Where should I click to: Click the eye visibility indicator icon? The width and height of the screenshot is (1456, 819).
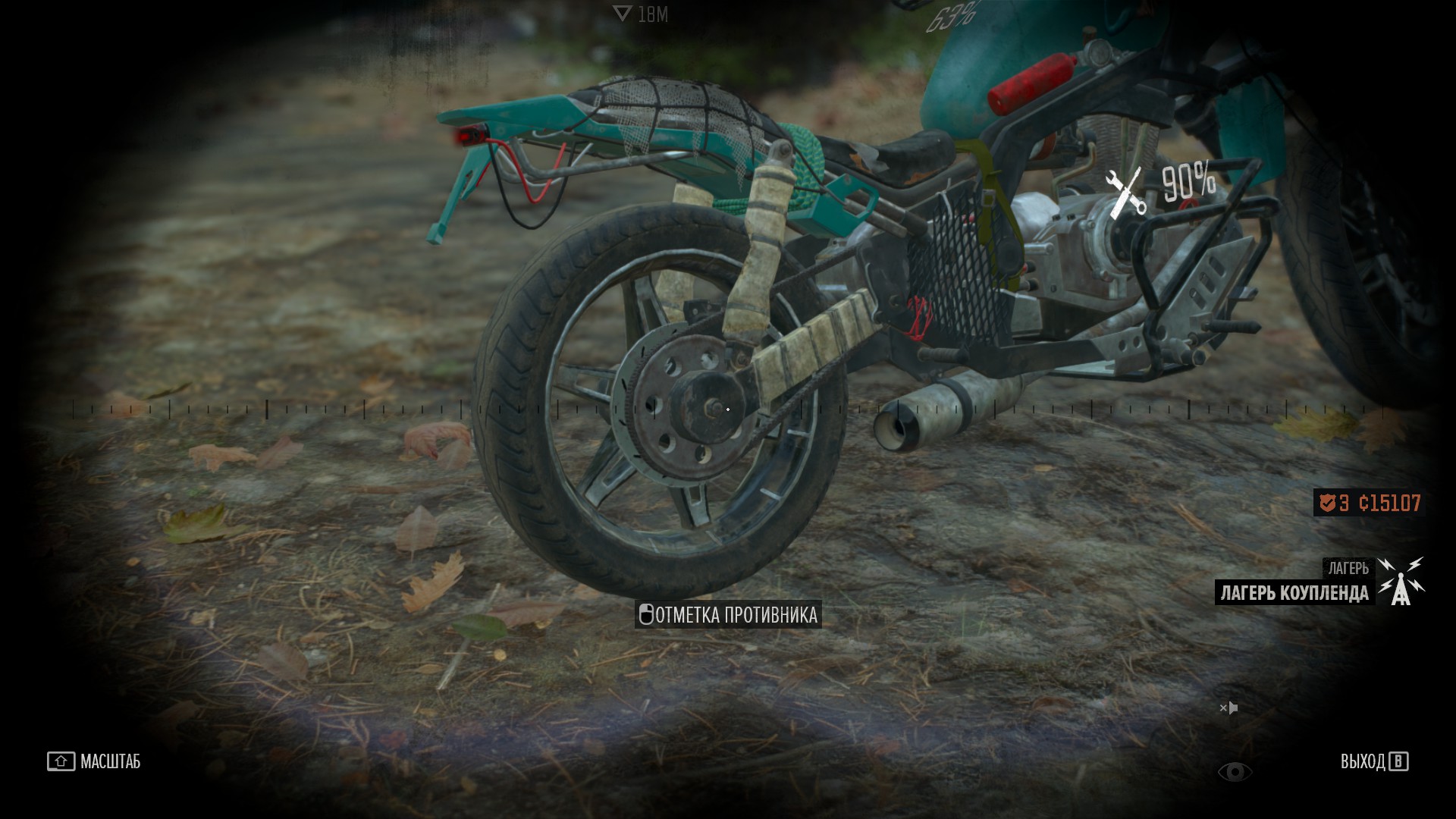pos(1235,772)
